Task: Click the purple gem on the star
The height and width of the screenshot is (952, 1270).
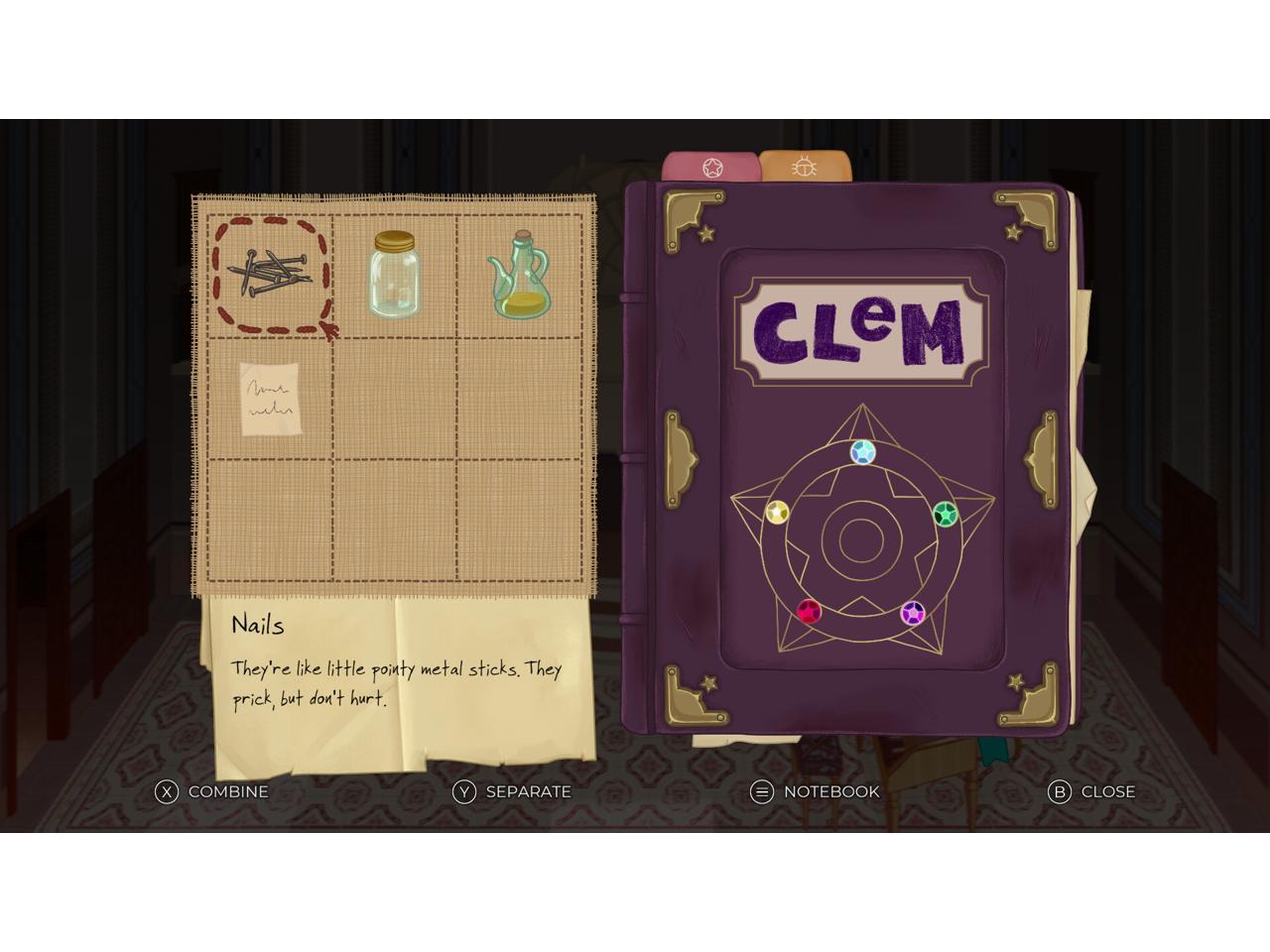Action: click(x=912, y=614)
